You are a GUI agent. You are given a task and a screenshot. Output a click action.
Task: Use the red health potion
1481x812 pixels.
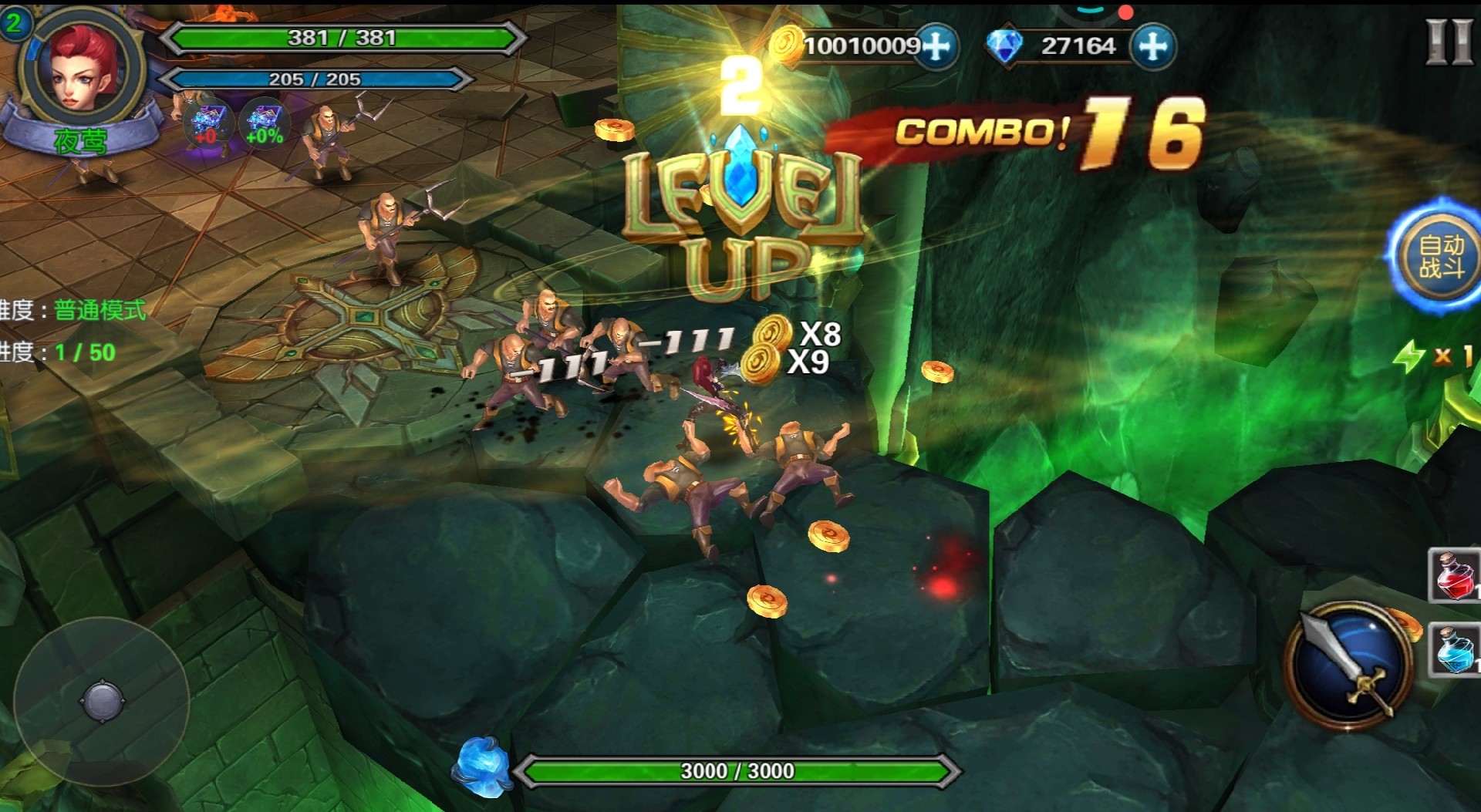(x=1455, y=575)
